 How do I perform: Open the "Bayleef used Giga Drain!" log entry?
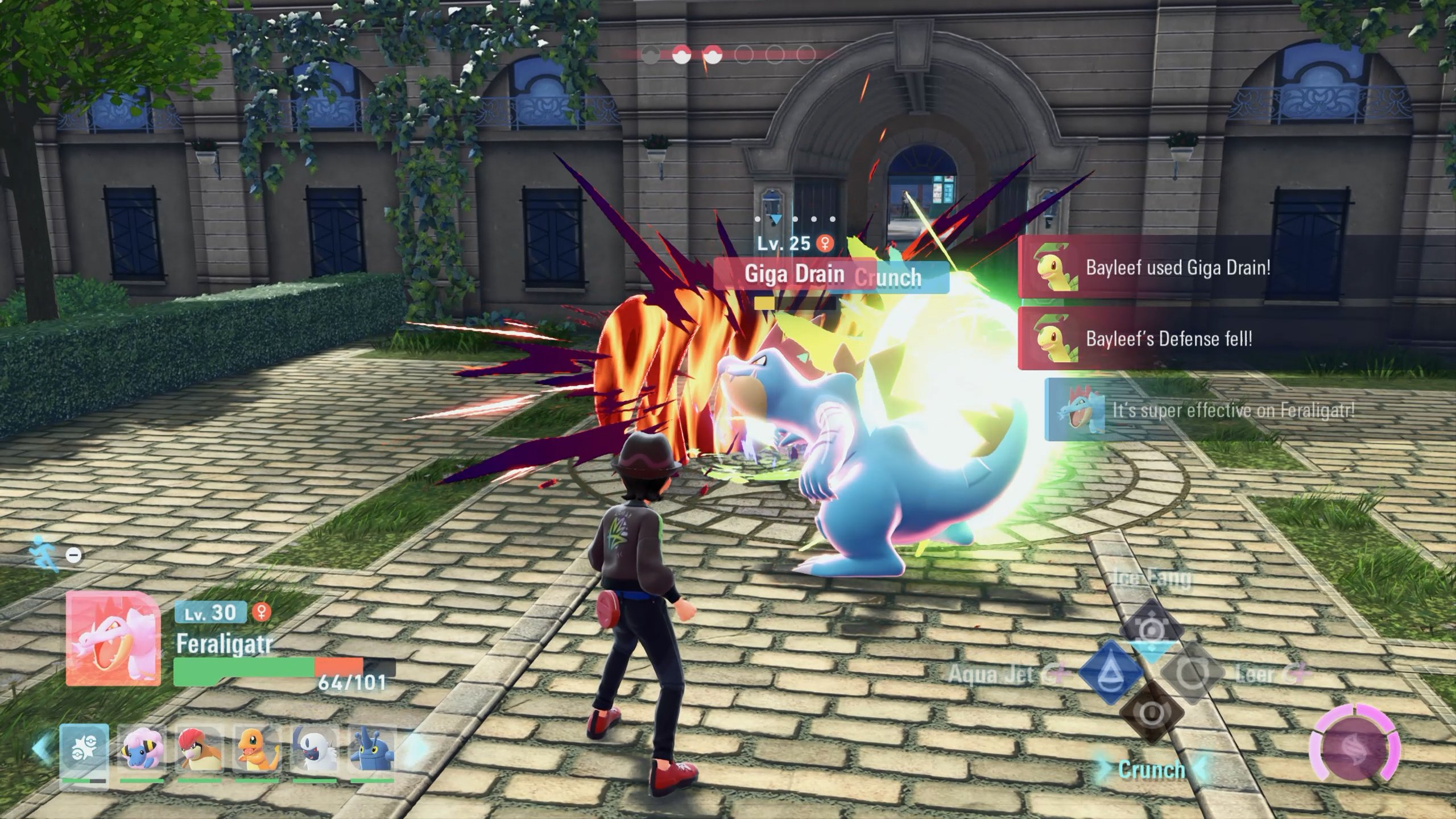coord(1177,268)
